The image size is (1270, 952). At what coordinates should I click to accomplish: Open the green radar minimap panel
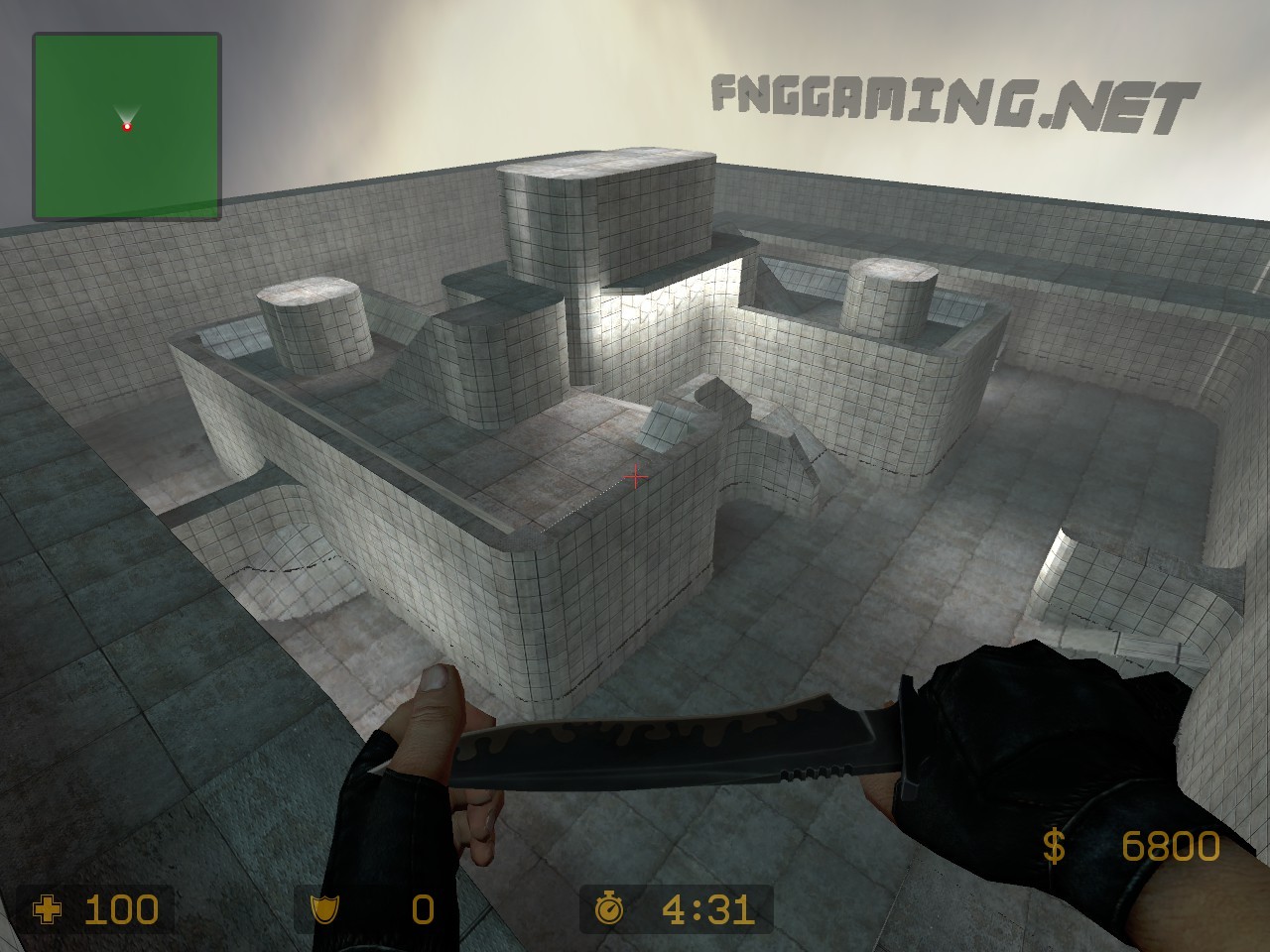coord(127,126)
